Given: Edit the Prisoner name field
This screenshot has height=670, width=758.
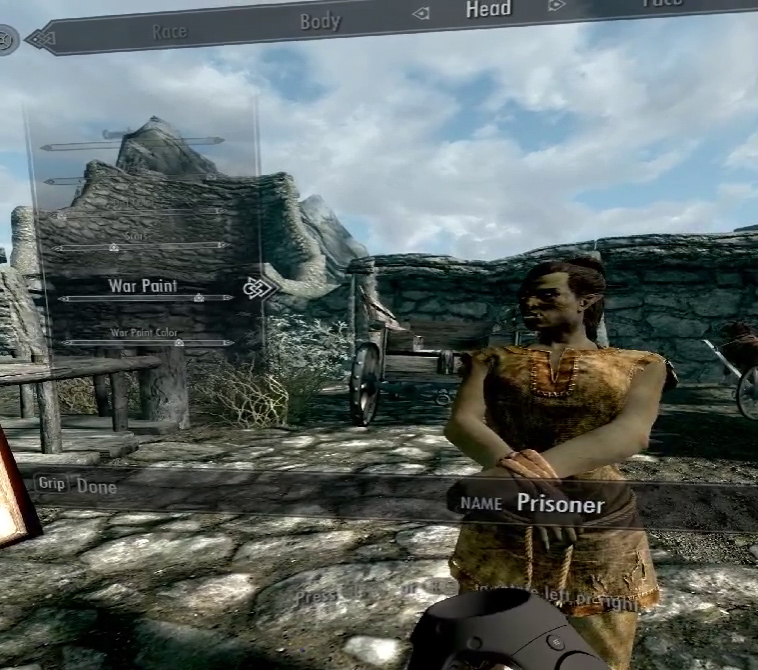Looking at the screenshot, I should coord(560,504).
